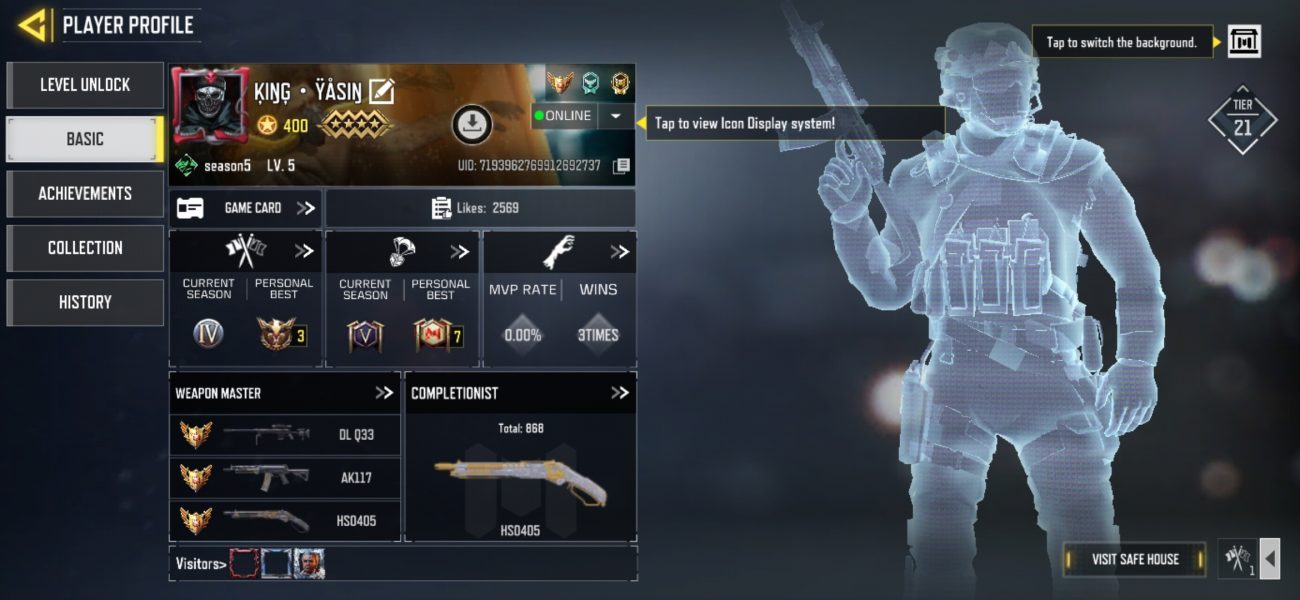Click the round download button
This screenshot has height=600, width=1300.
tap(472, 124)
